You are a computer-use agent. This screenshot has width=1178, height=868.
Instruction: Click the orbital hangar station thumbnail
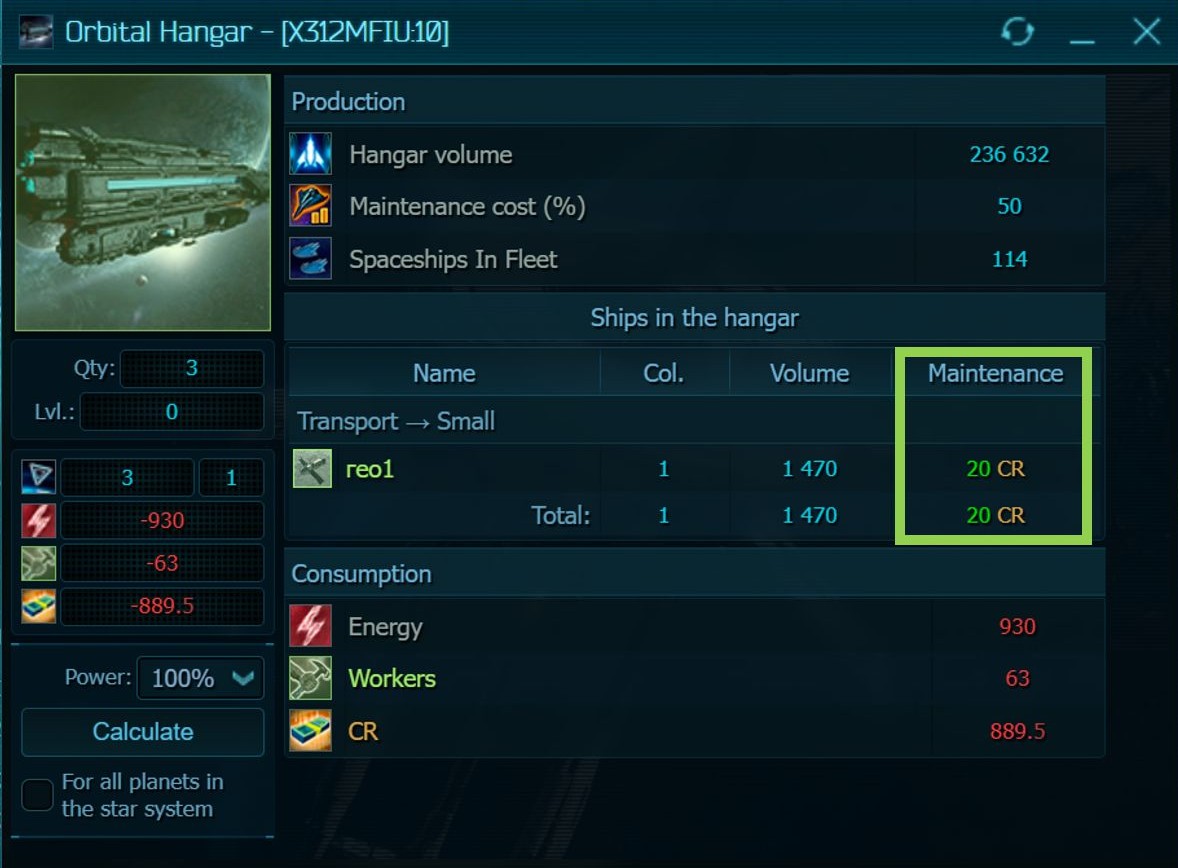[142, 202]
